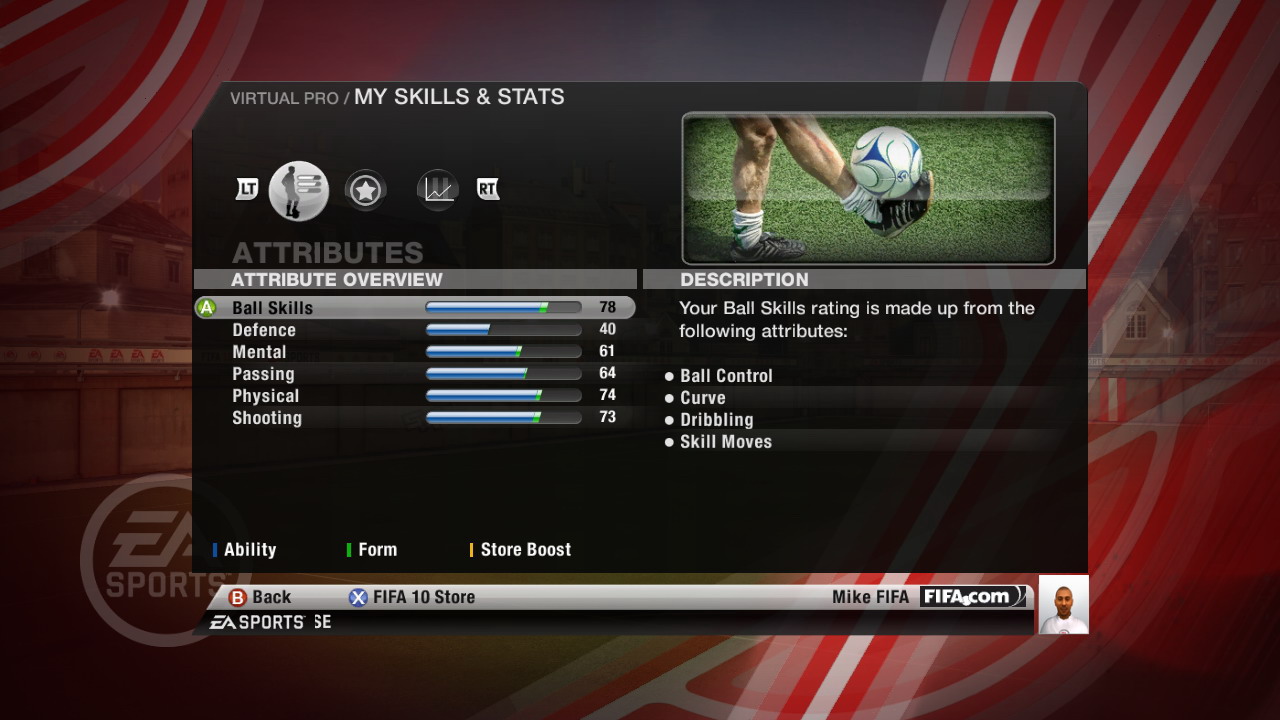Choose the Physical attribute row
Viewport: 1280px width, 720px height.
[414, 396]
